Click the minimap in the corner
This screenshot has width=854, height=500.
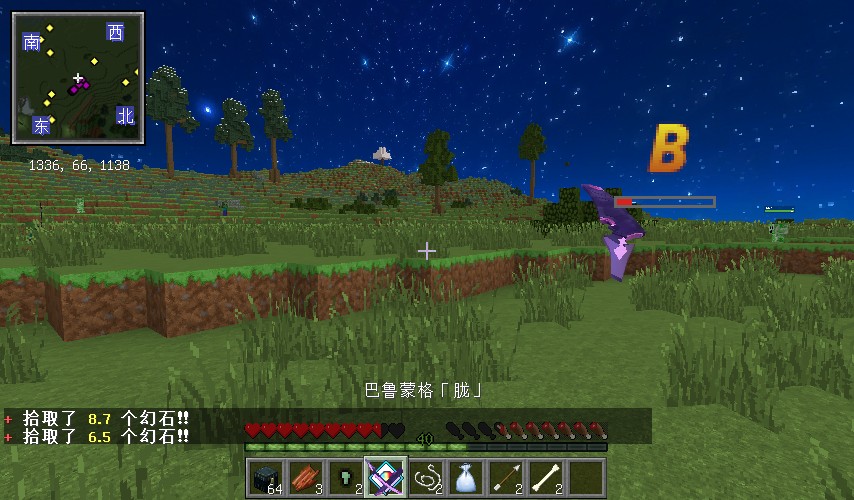tap(78, 78)
